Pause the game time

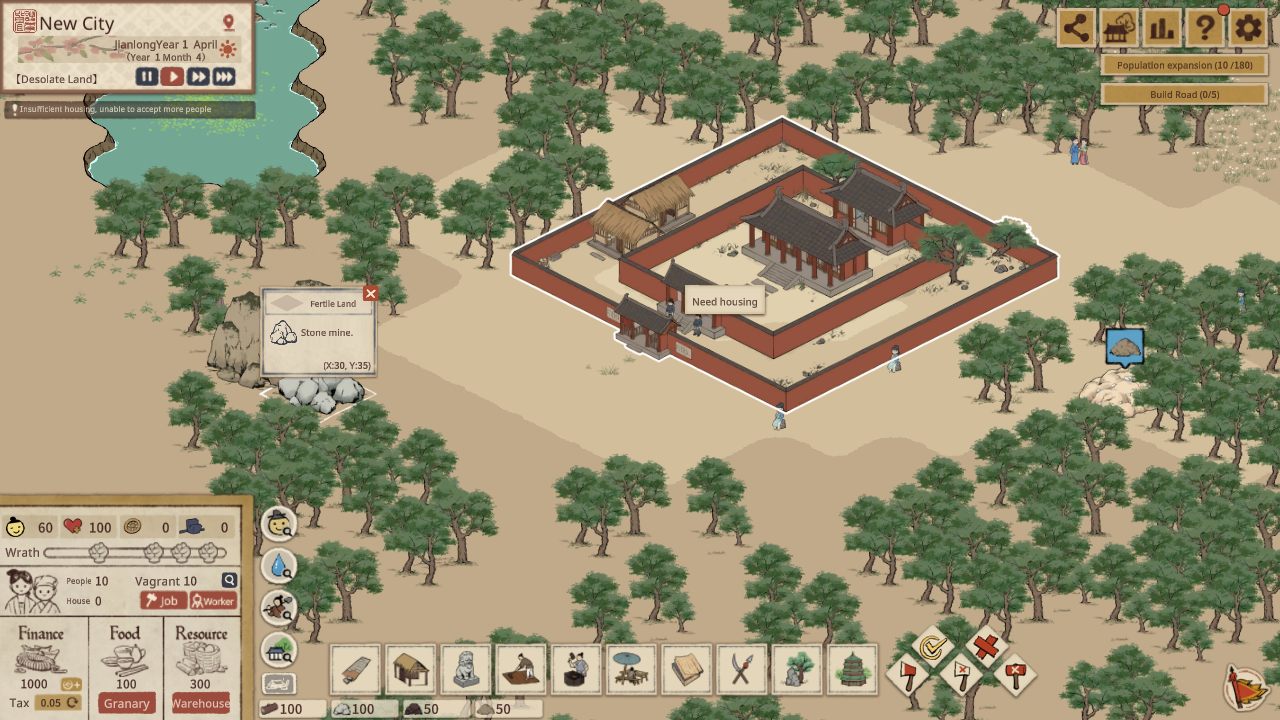pyautogui.click(x=147, y=77)
